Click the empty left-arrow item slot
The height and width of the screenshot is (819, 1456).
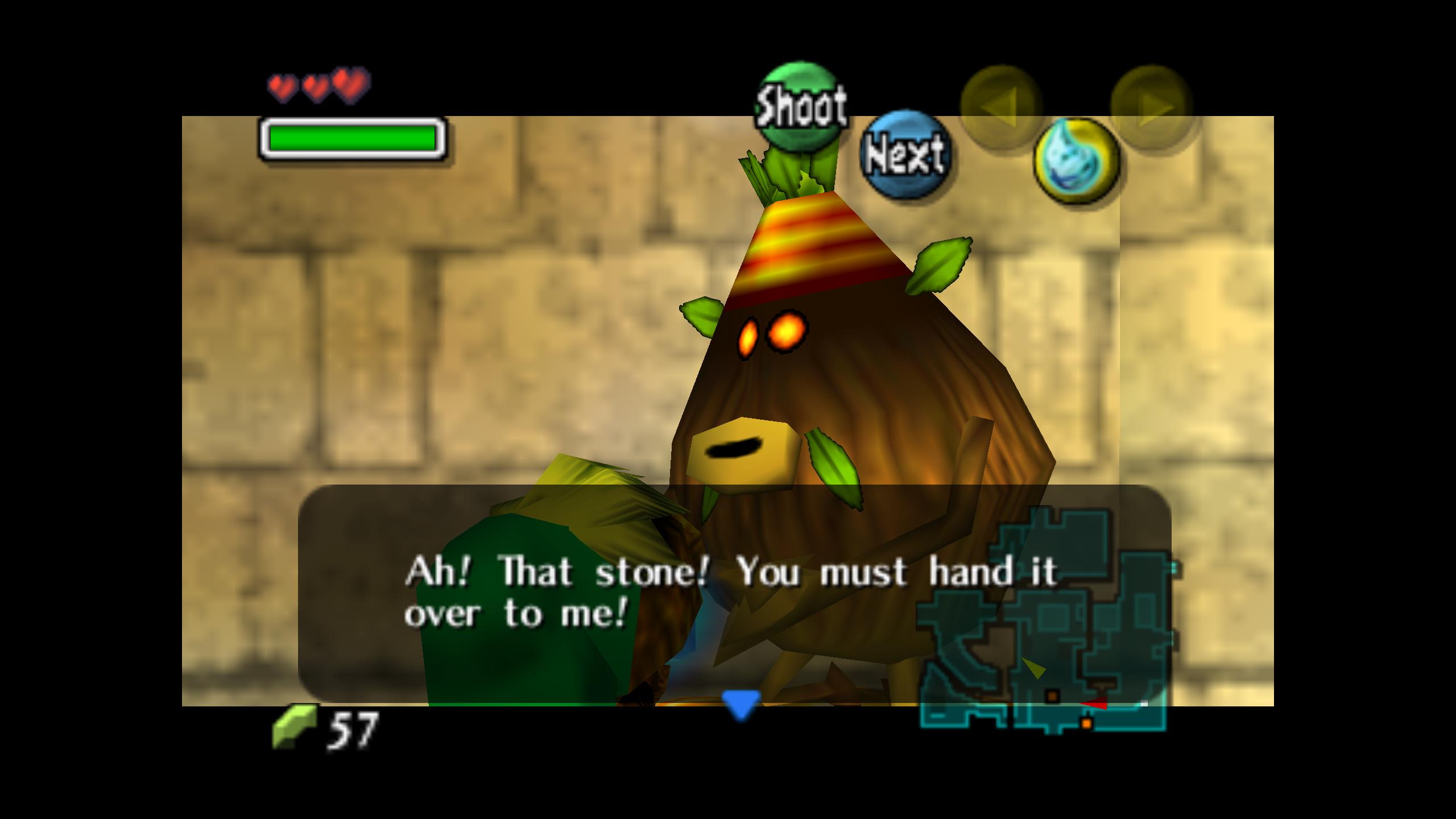1001,106
